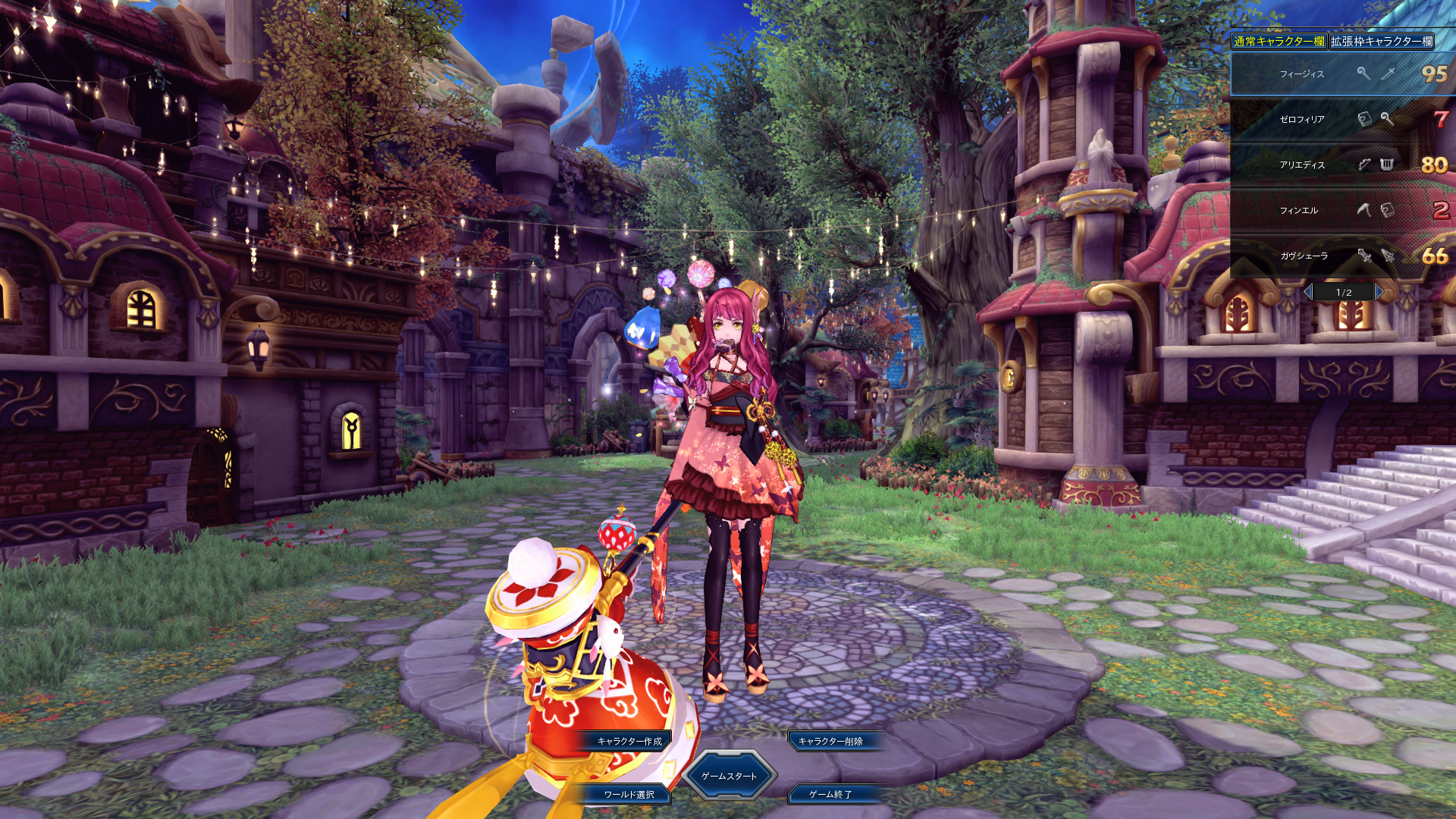This screenshot has height=819, width=1456.
Task: Select the harp icon next to アリエディス
Action: coord(1387,163)
